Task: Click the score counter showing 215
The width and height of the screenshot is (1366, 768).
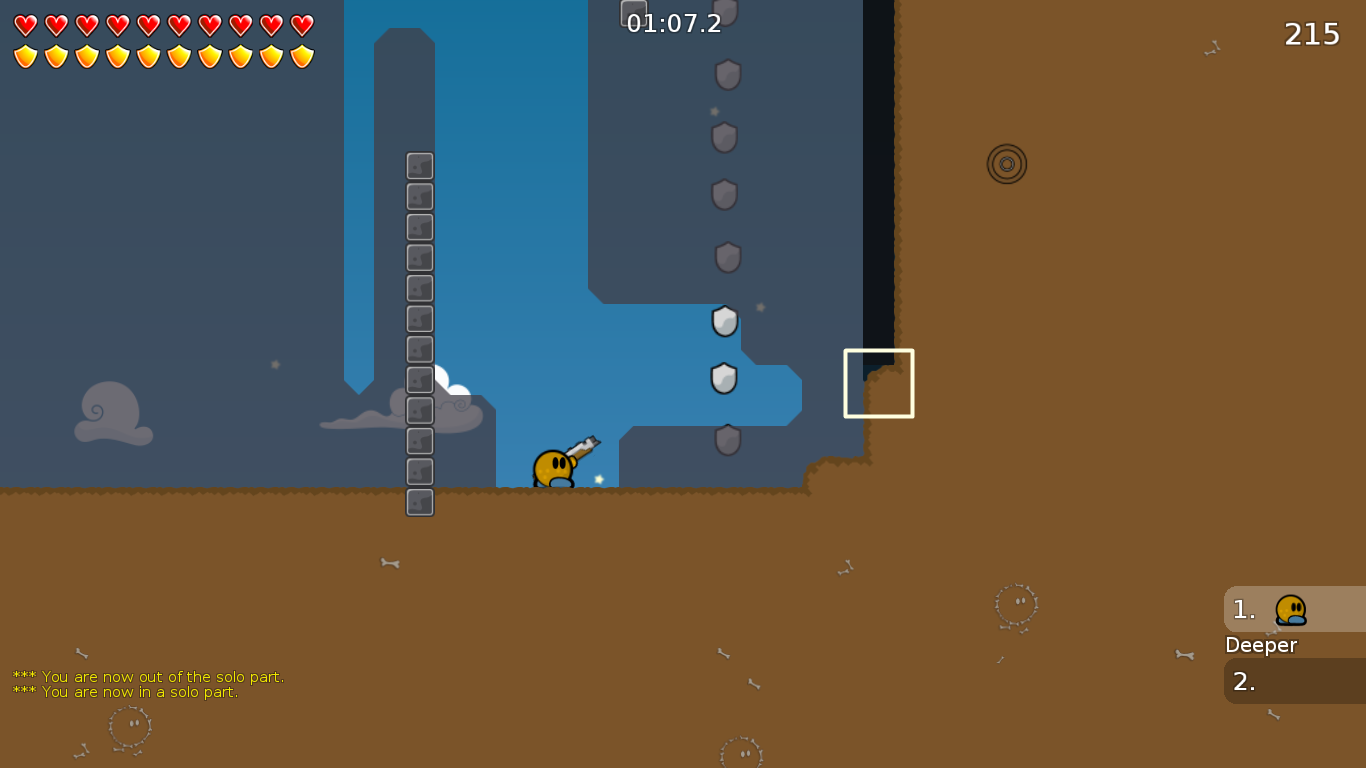Action: (1310, 33)
